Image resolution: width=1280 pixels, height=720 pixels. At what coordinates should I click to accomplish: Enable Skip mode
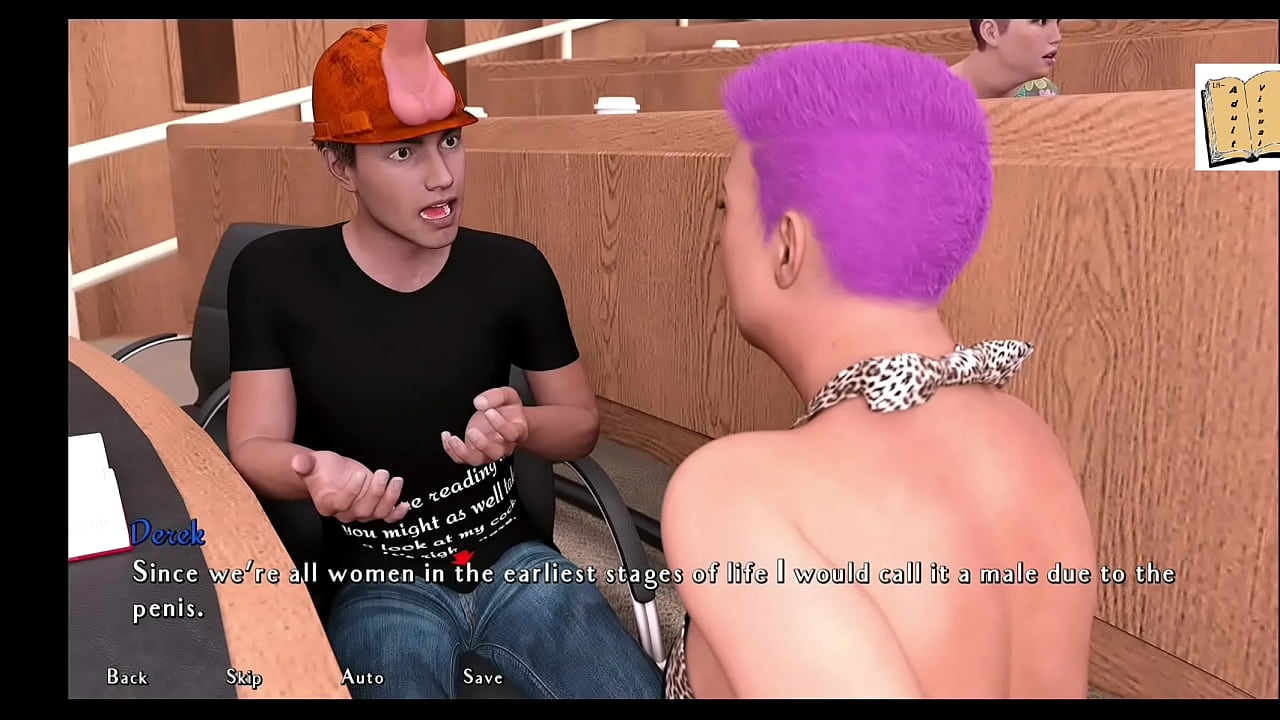pos(244,677)
